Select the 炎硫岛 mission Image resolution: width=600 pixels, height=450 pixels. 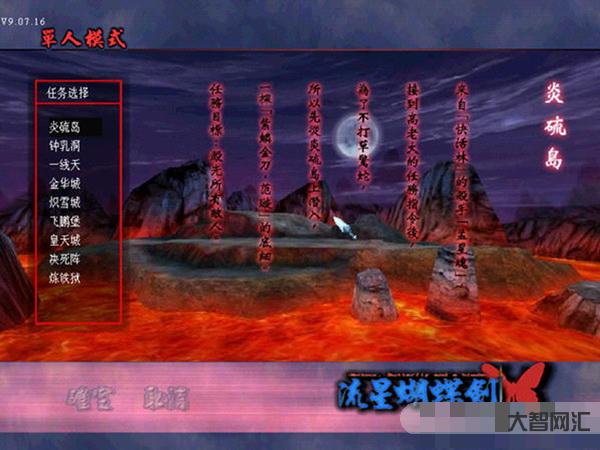(x=67, y=127)
